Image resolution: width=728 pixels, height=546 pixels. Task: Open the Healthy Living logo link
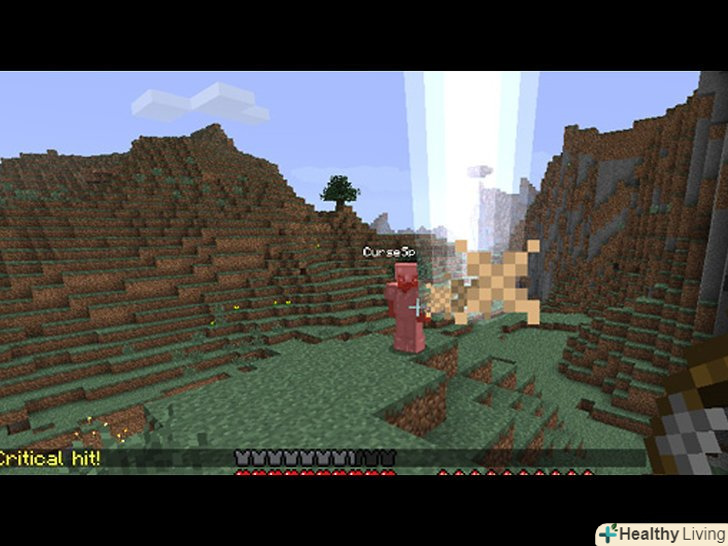(x=660, y=533)
